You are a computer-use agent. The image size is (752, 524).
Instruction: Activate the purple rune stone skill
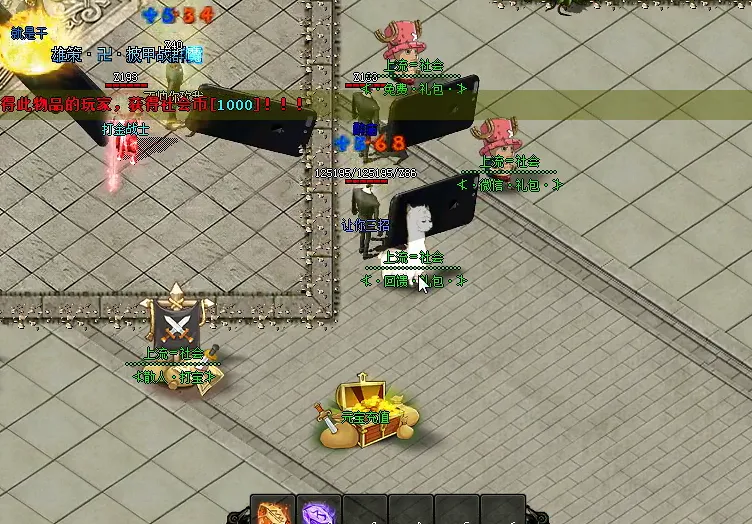pyautogui.click(x=319, y=512)
